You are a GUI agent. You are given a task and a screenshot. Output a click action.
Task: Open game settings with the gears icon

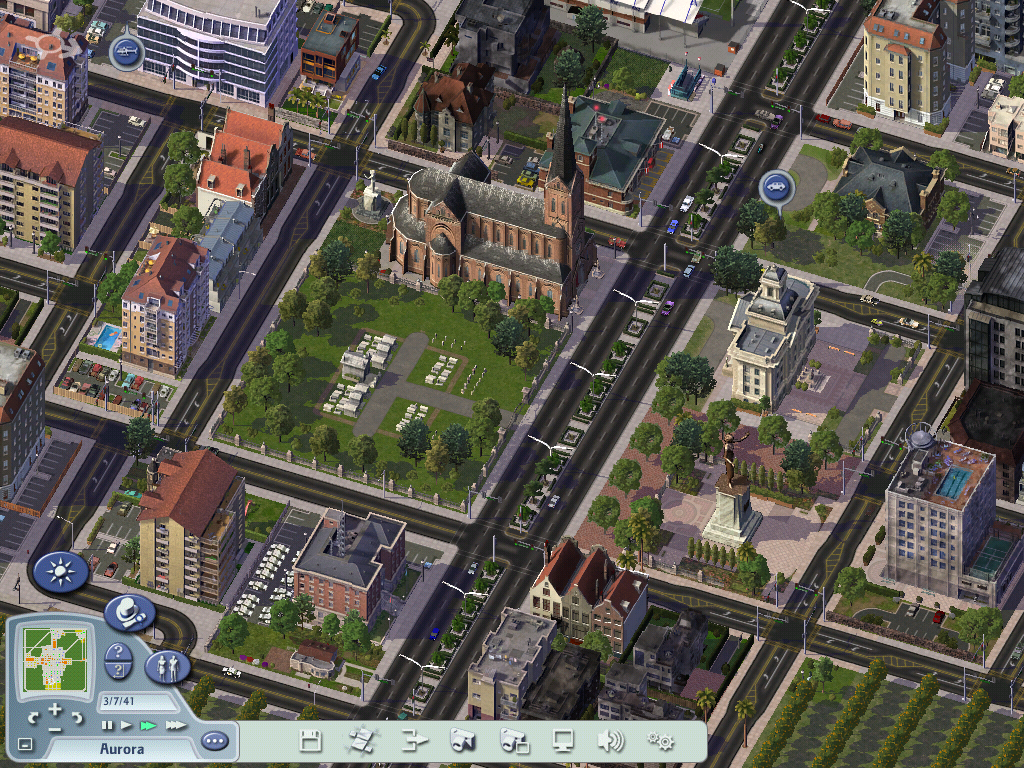coord(660,741)
